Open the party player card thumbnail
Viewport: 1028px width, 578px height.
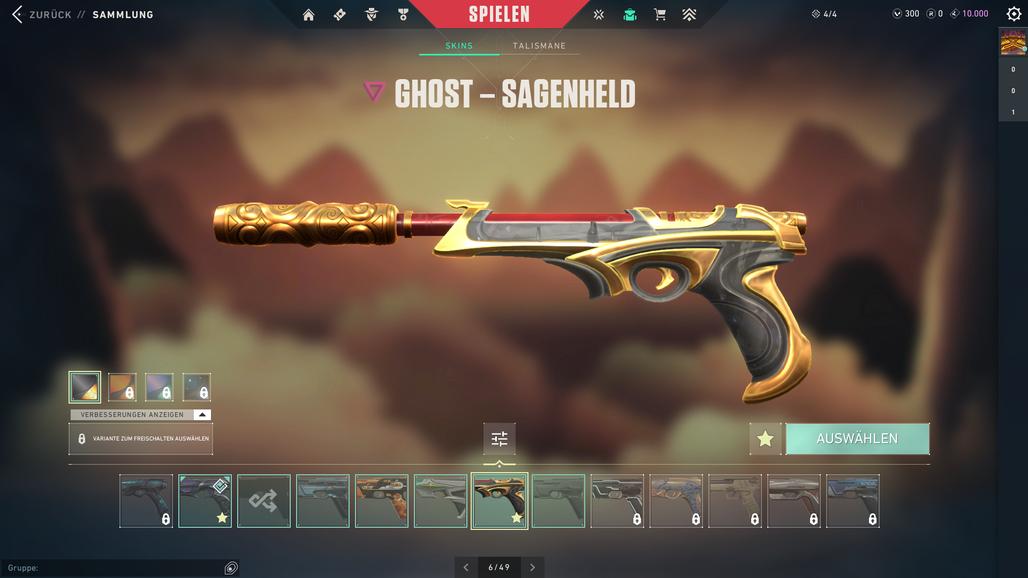coord(1013,42)
